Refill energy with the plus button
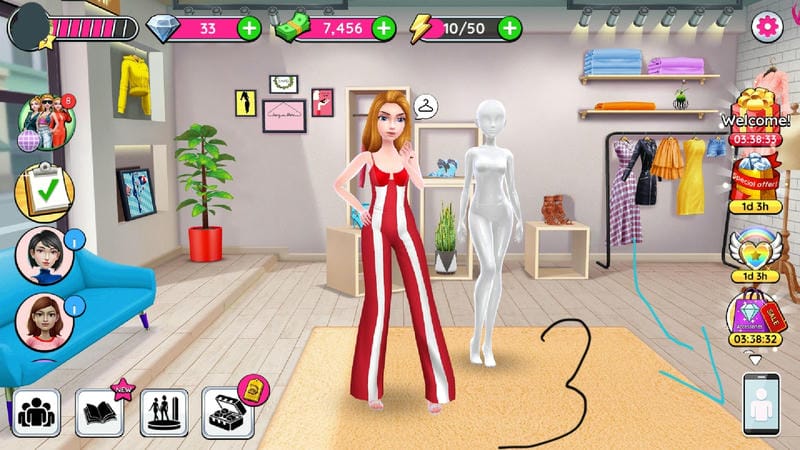This screenshot has height=450, width=800. (x=510, y=28)
